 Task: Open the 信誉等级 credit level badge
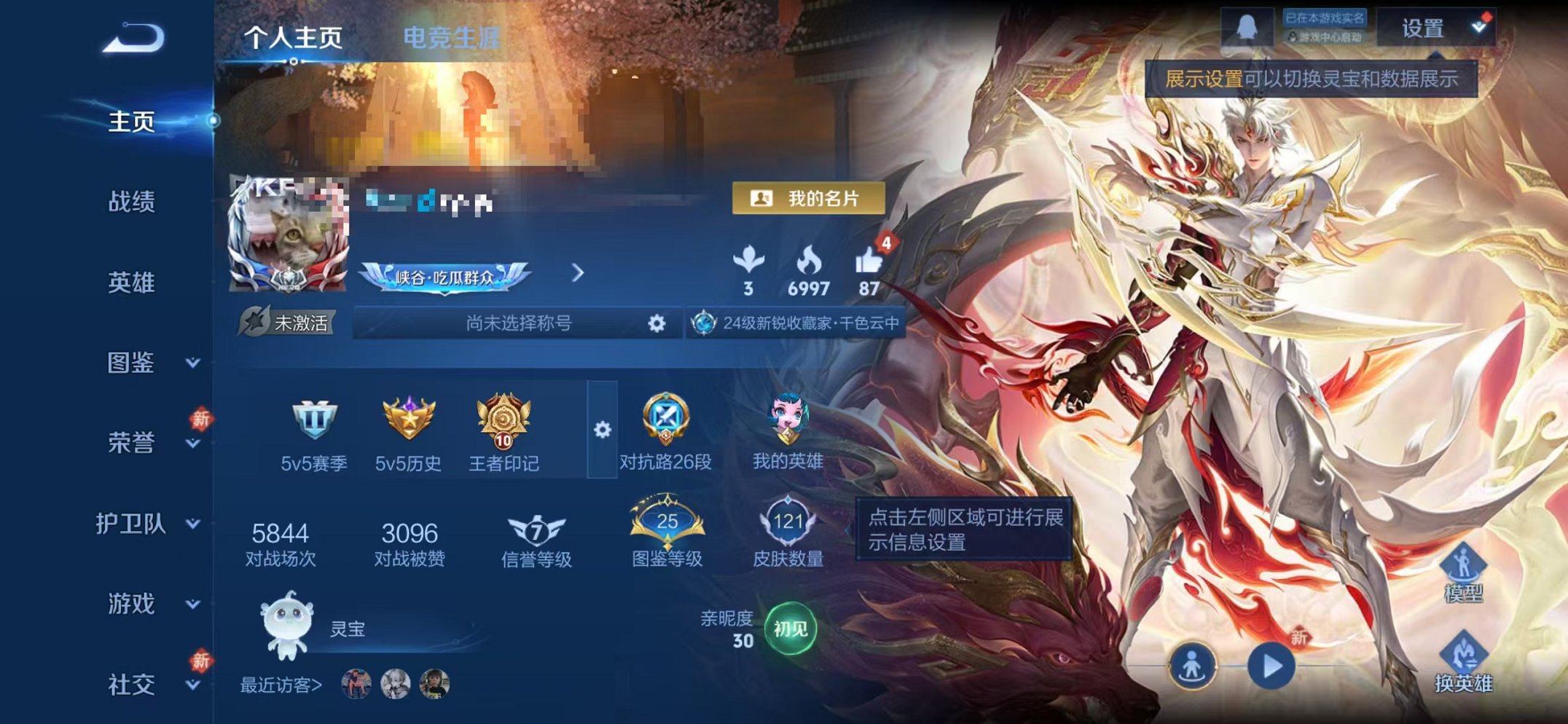(536, 530)
